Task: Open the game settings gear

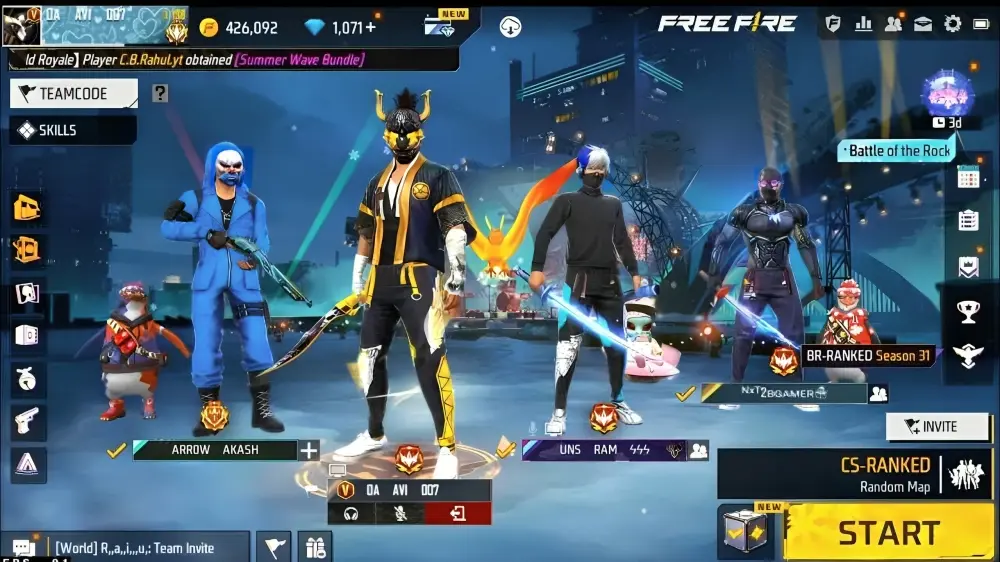Action: (x=953, y=24)
